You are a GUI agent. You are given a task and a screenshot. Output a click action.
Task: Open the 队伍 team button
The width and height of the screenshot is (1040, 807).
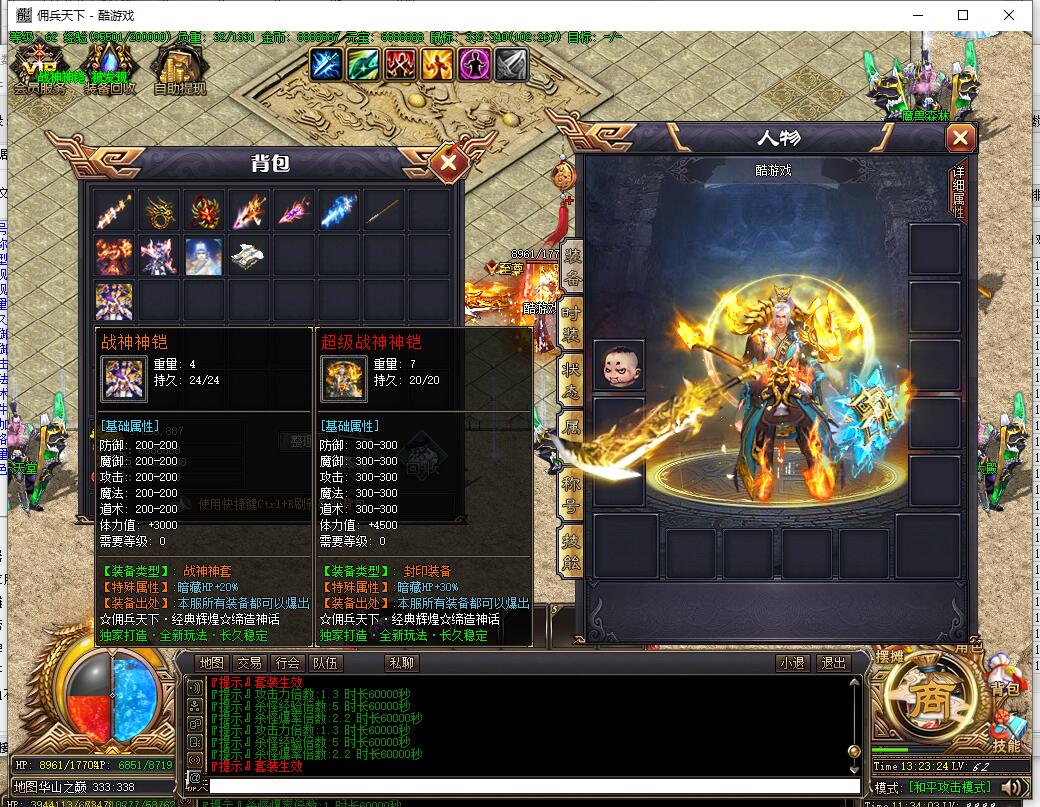coord(326,662)
